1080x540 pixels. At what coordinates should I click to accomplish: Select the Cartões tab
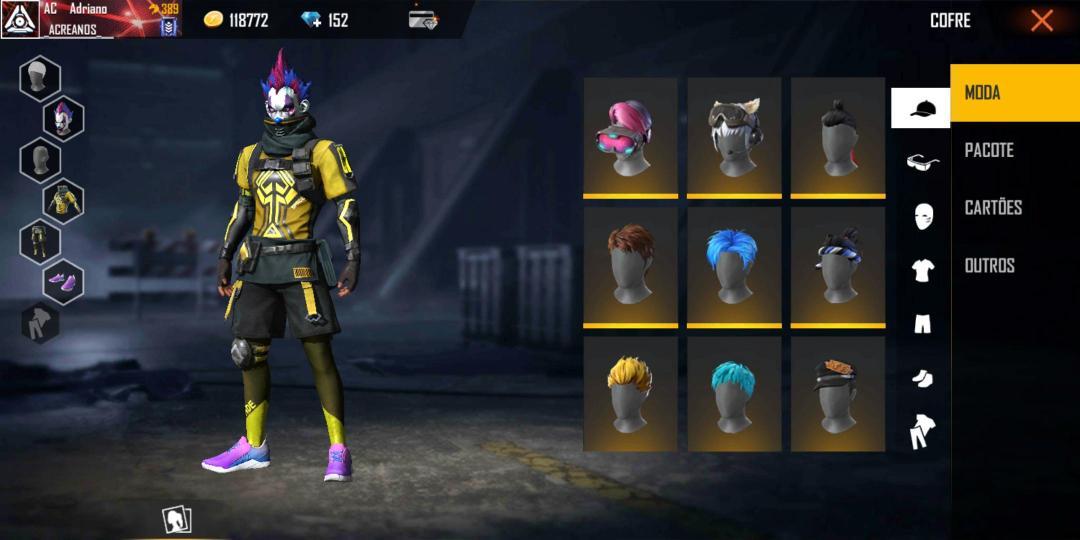1014,208
